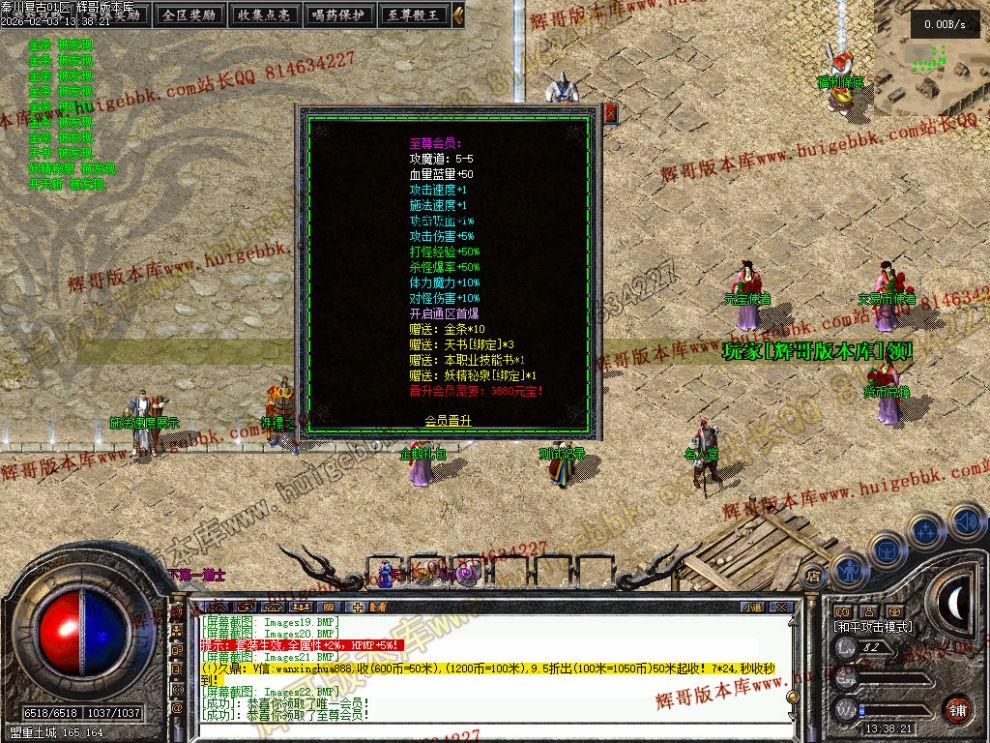
Task: Click the @ chat channel icon
Action: pos(177,707)
